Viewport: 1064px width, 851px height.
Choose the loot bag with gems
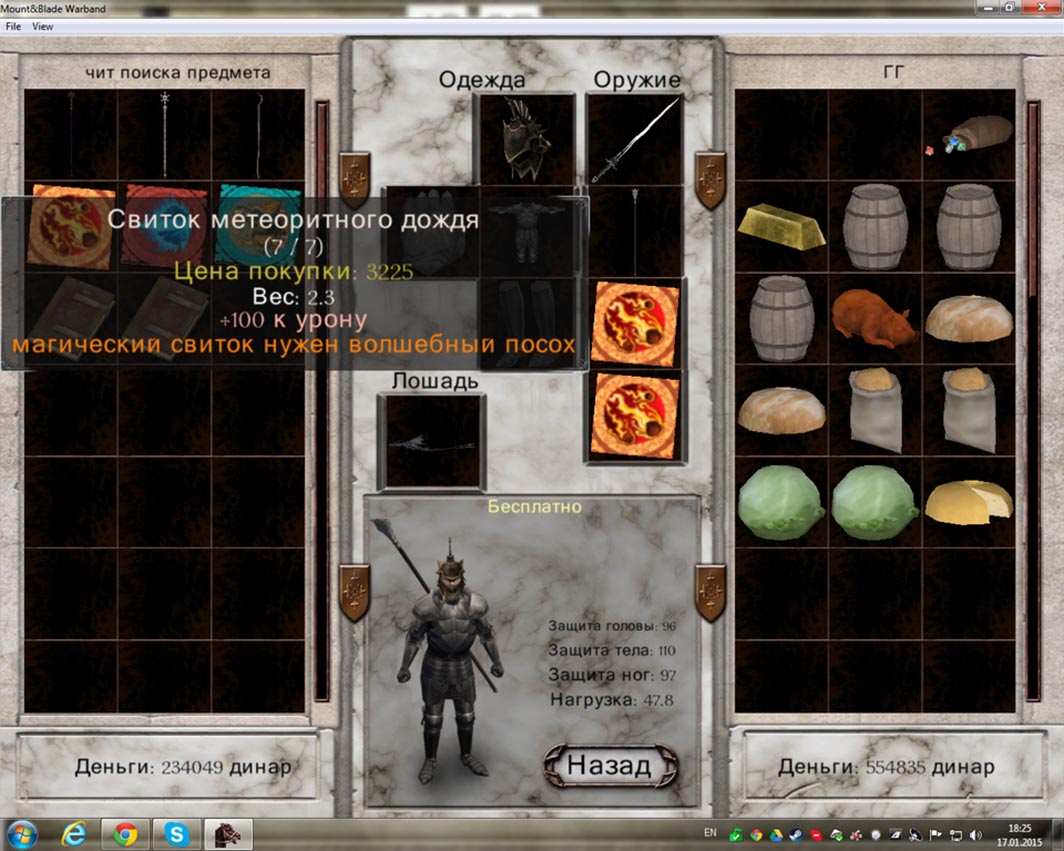pyautogui.click(x=968, y=136)
